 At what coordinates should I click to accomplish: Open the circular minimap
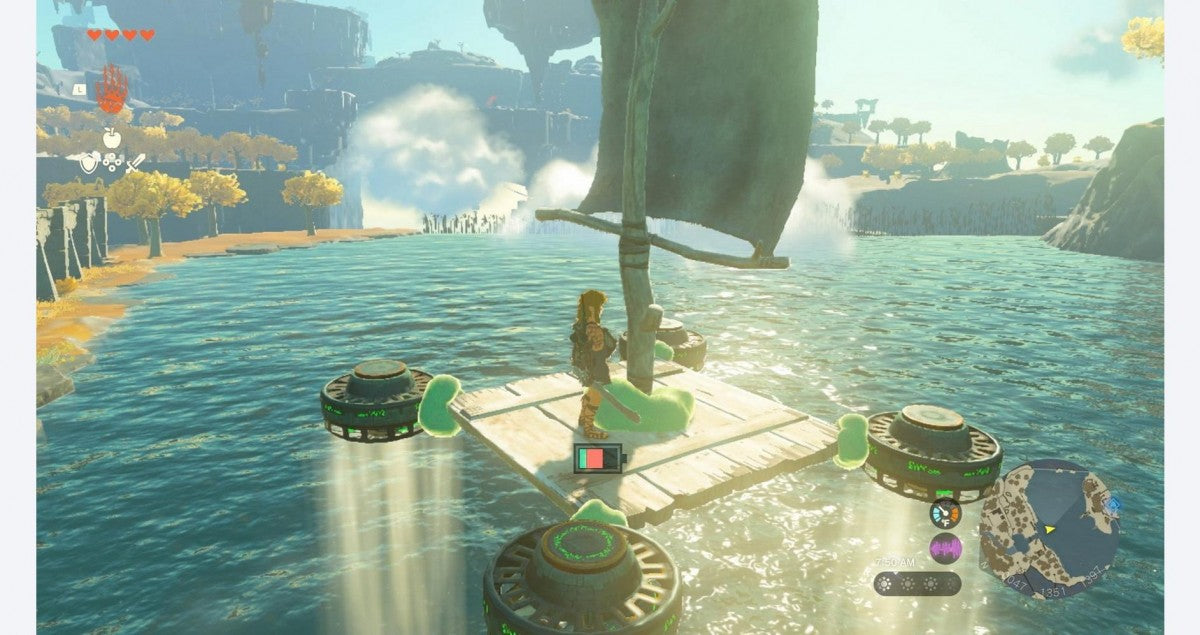(1049, 528)
